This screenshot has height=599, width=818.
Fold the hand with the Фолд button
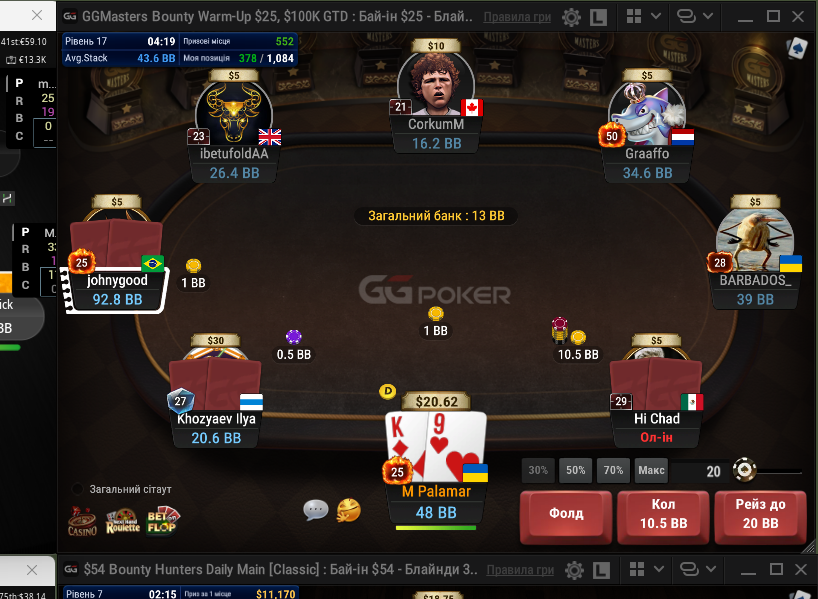566,515
